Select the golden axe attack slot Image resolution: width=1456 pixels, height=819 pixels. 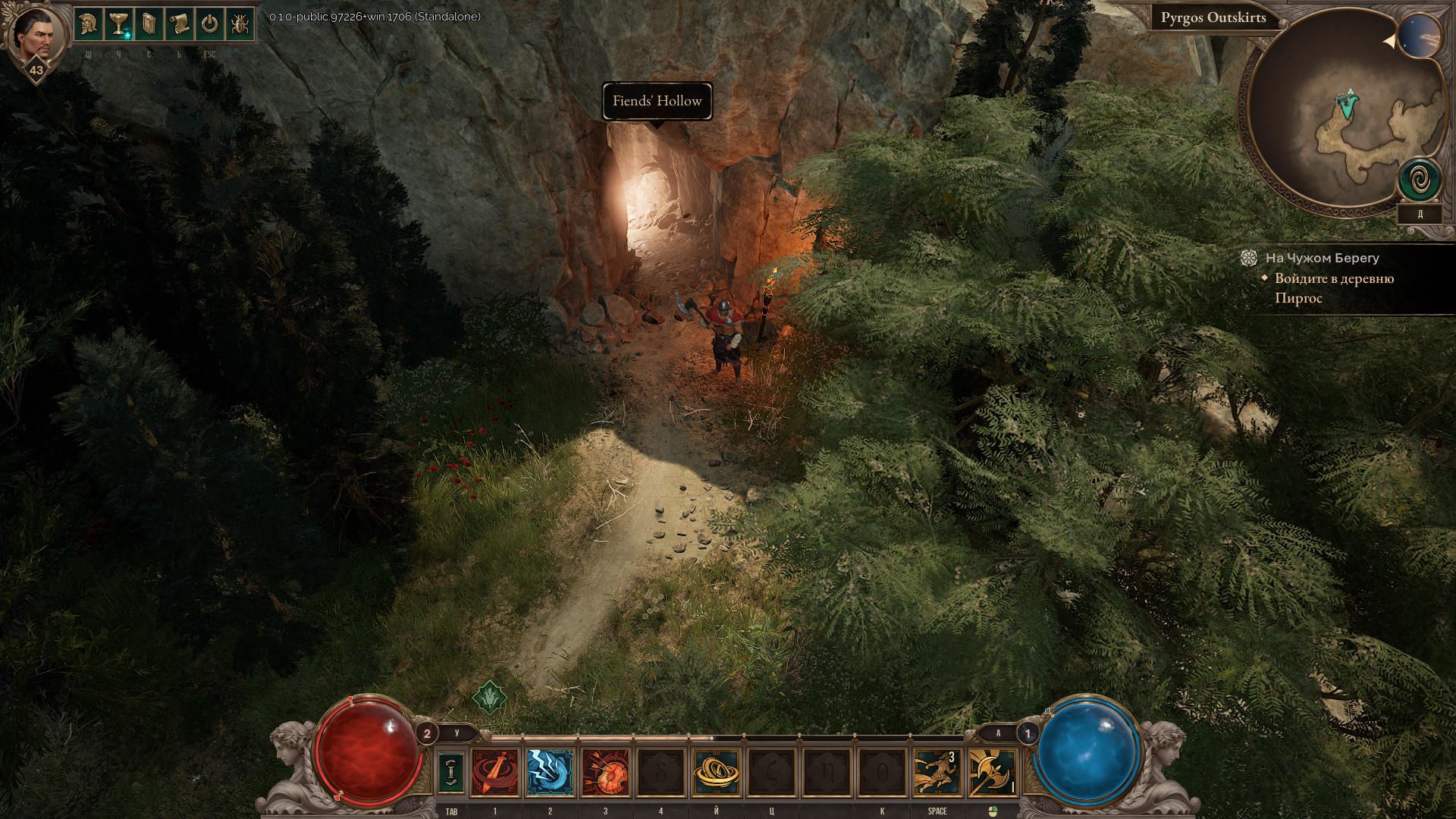(x=991, y=772)
